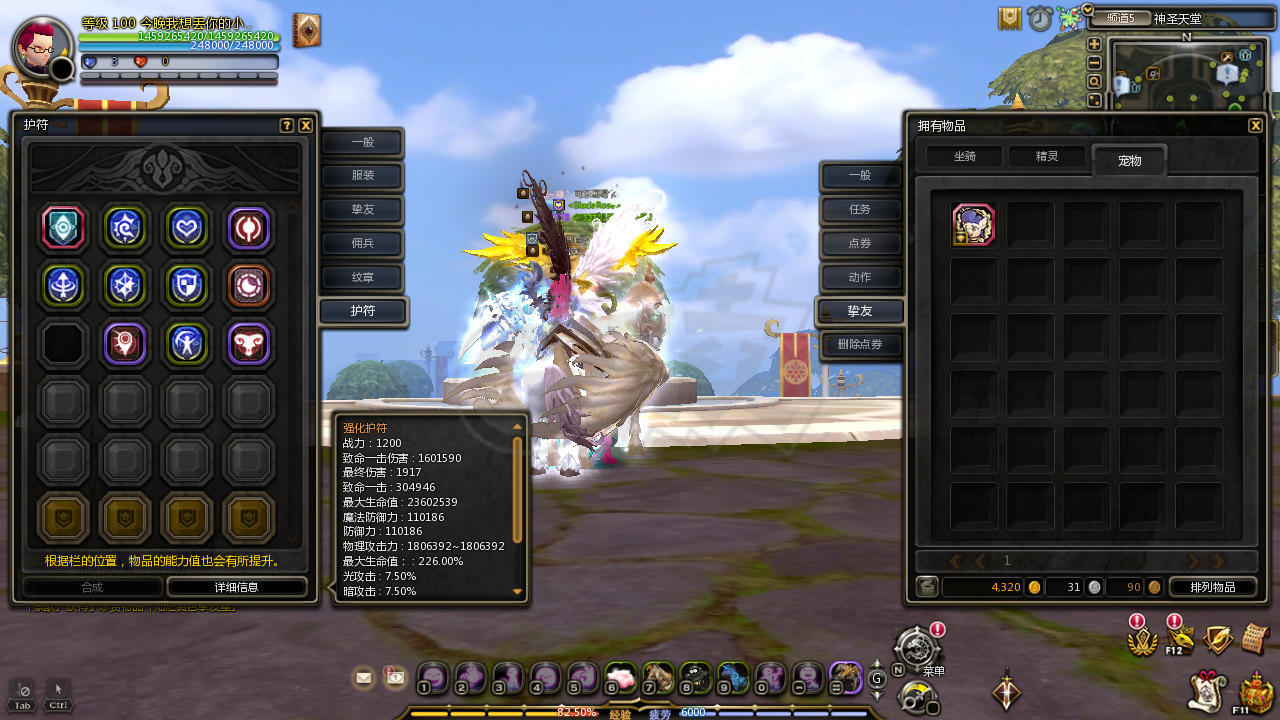
Task: Click the minimap in the corner
Action: click(1187, 78)
